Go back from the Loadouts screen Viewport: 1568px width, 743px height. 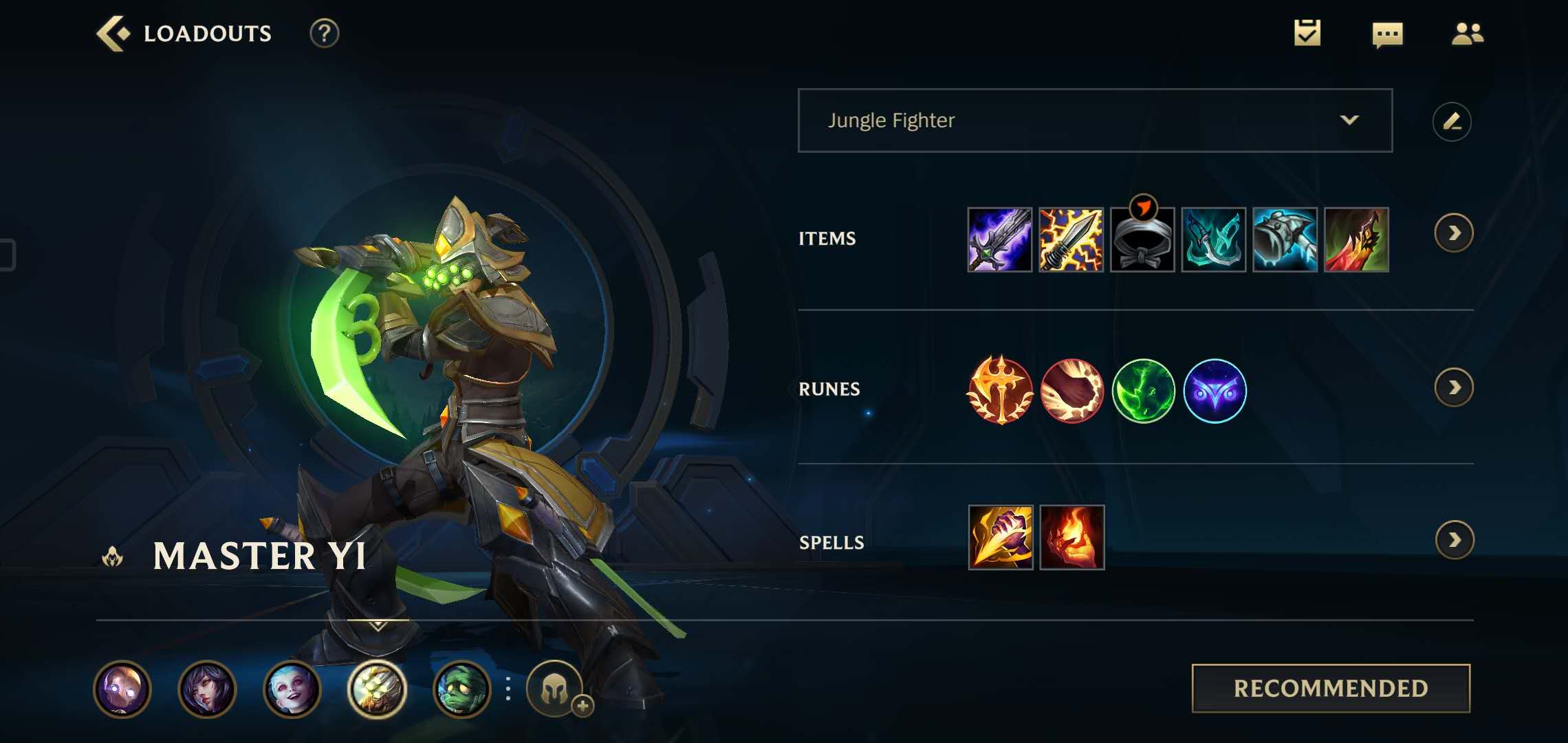click(113, 33)
